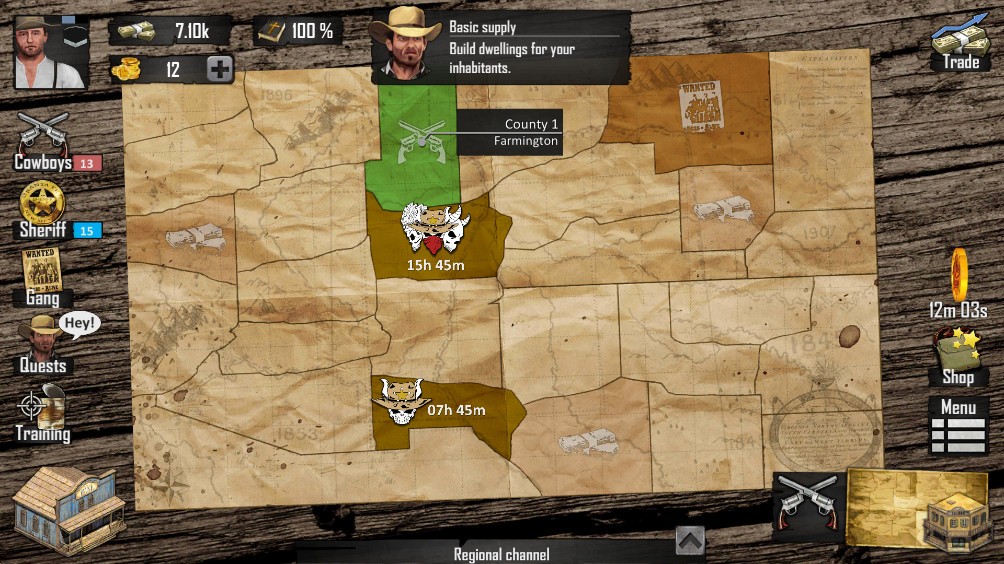Add more gold coins with plus button

[x=221, y=69]
